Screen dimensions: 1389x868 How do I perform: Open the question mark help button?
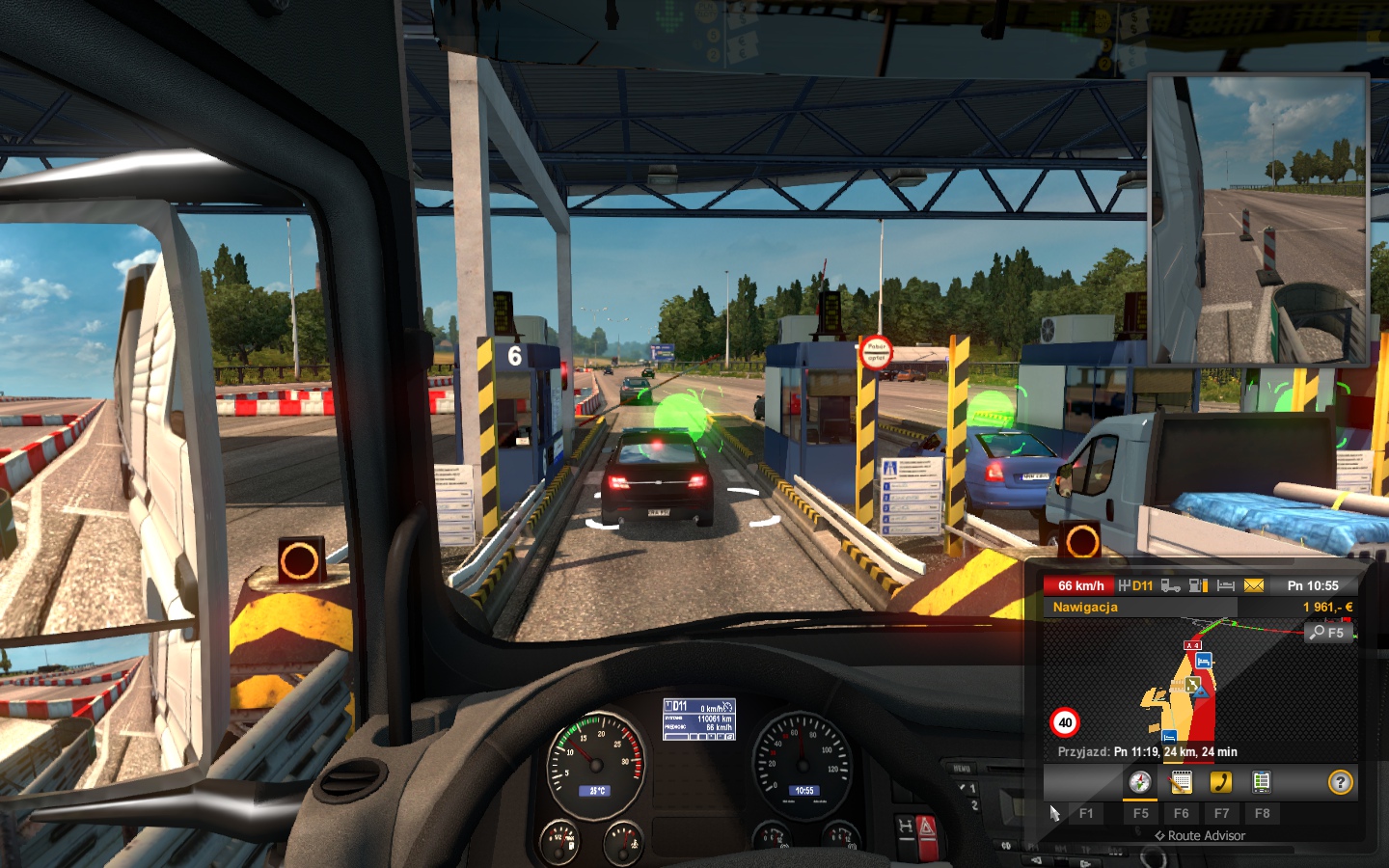coord(1340,782)
